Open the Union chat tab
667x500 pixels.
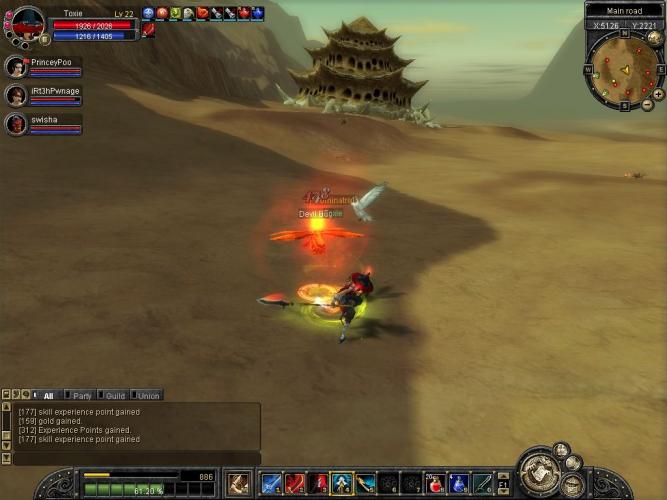pyautogui.click(x=147, y=396)
